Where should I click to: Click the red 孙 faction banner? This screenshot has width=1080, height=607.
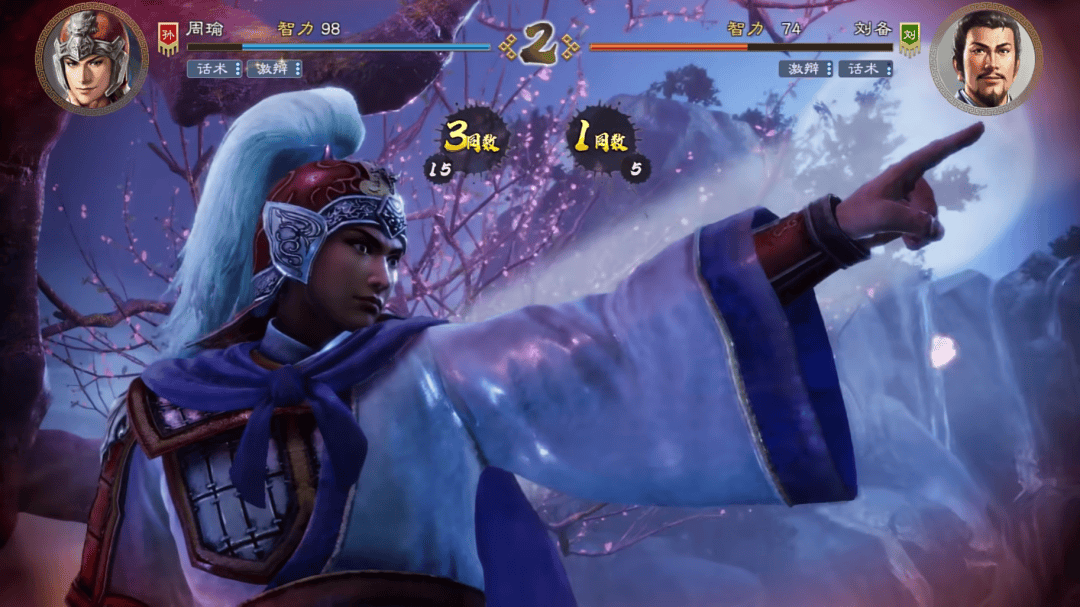[x=168, y=38]
